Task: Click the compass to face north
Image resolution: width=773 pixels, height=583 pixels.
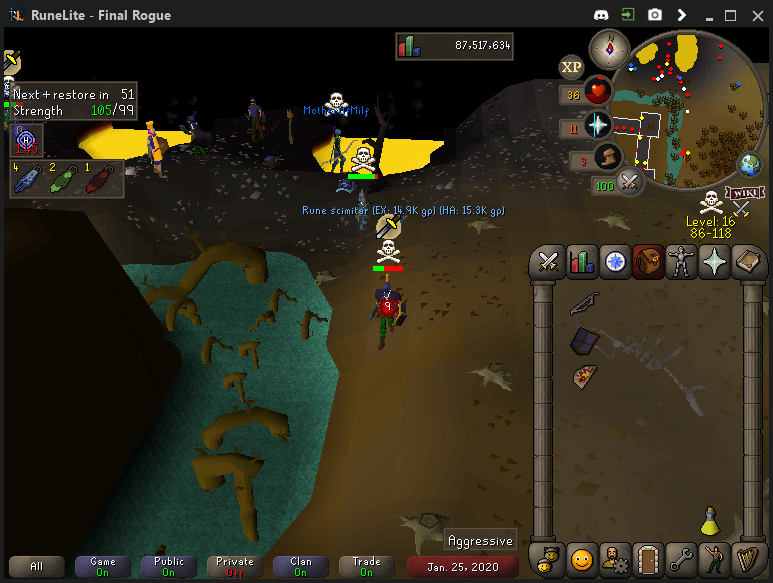Action: click(608, 46)
